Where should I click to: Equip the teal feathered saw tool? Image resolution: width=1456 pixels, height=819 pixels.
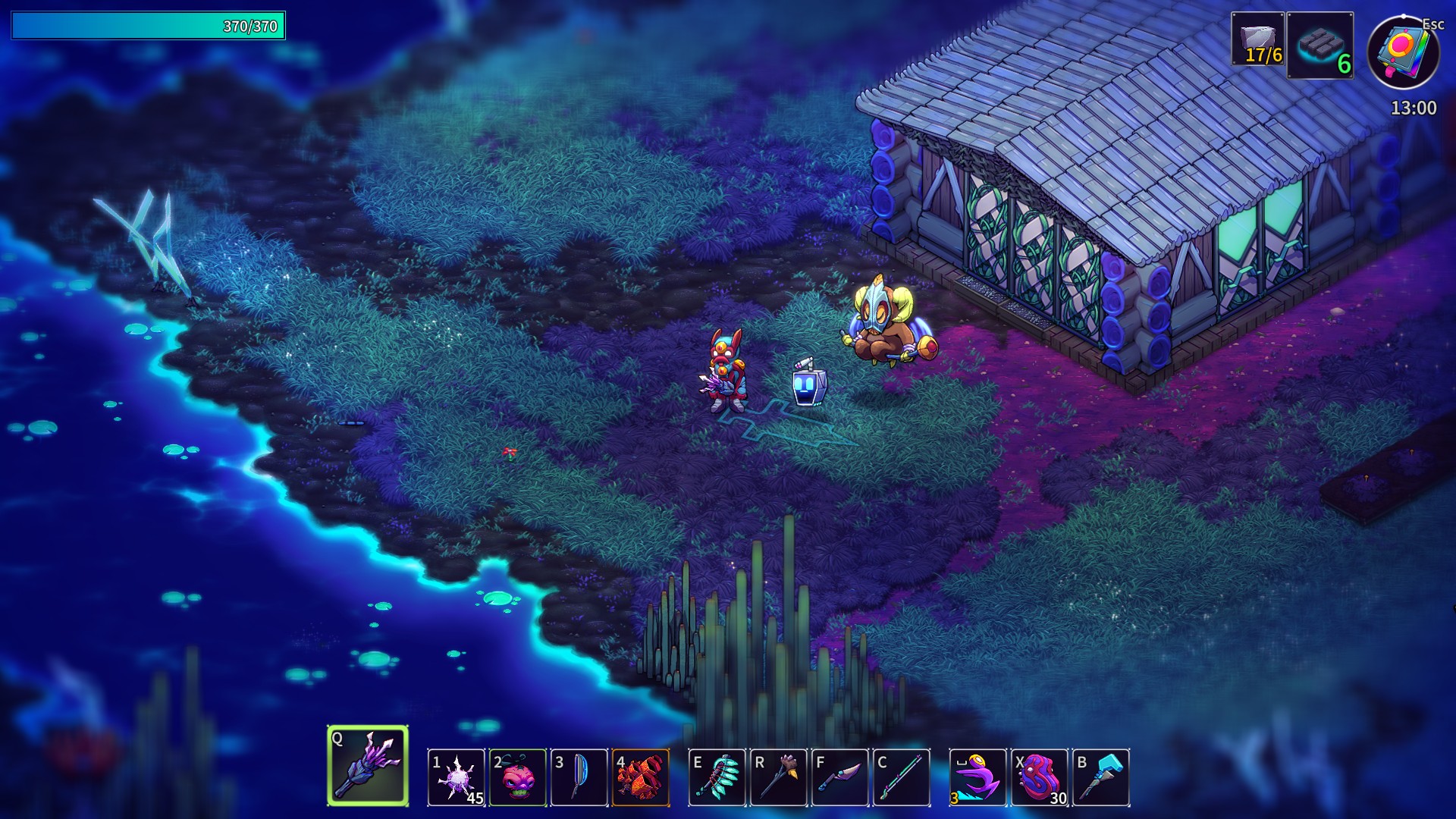(717, 777)
